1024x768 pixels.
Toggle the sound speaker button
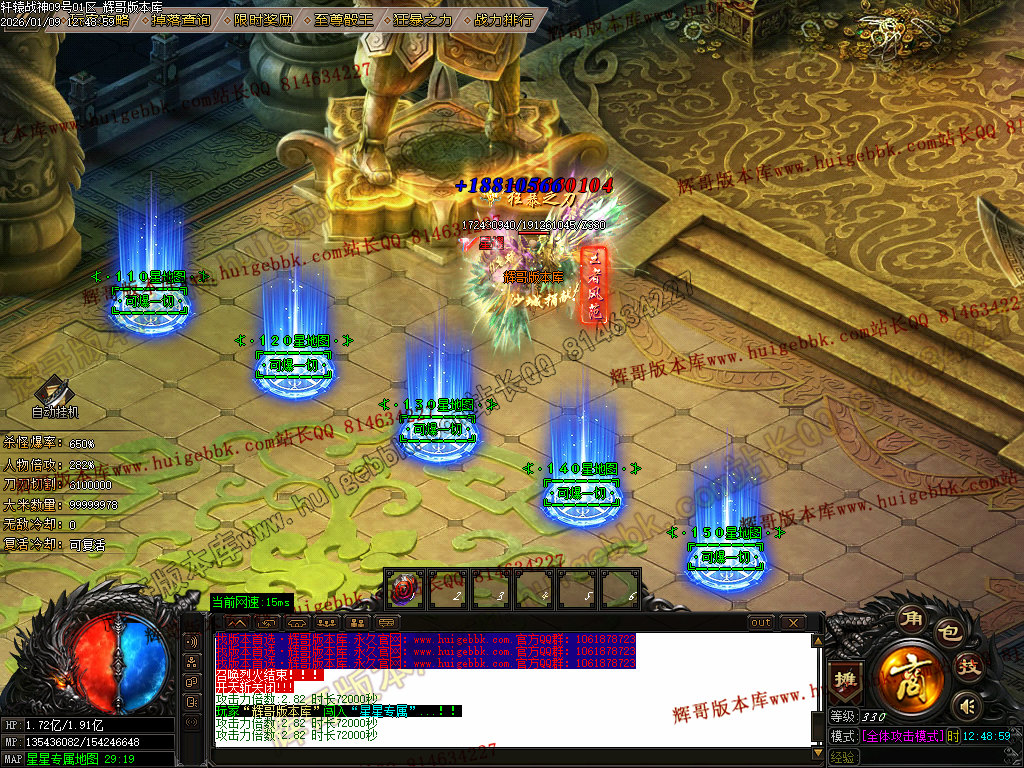963,706
